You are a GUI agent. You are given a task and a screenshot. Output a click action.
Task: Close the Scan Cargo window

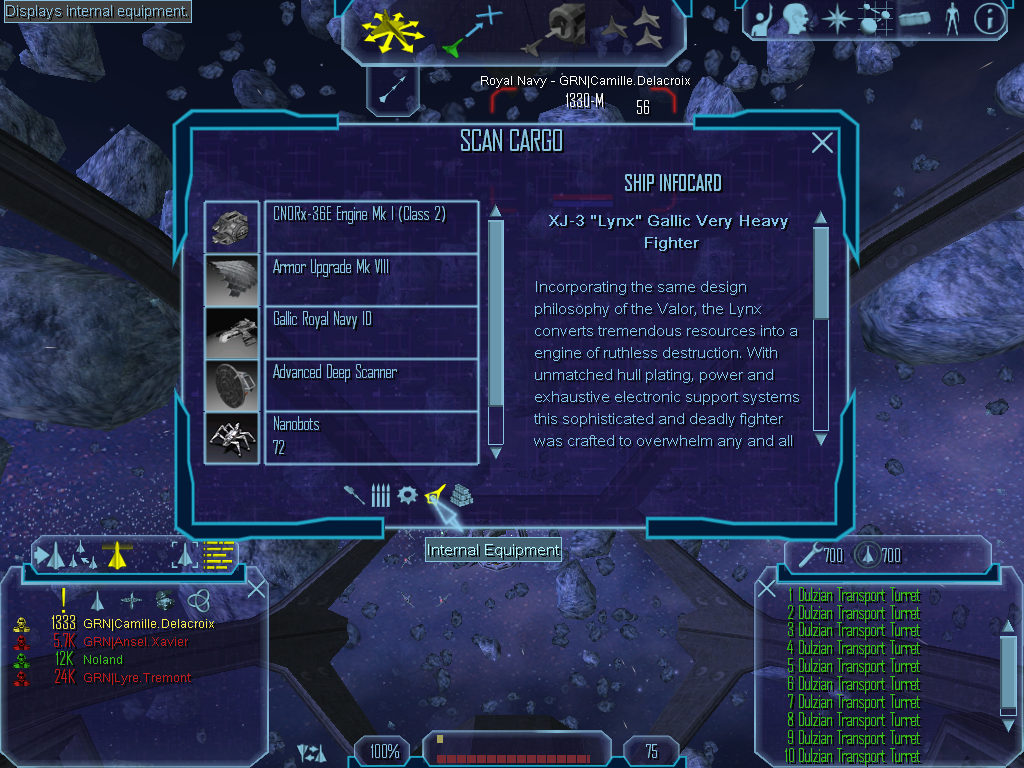[822, 143]
